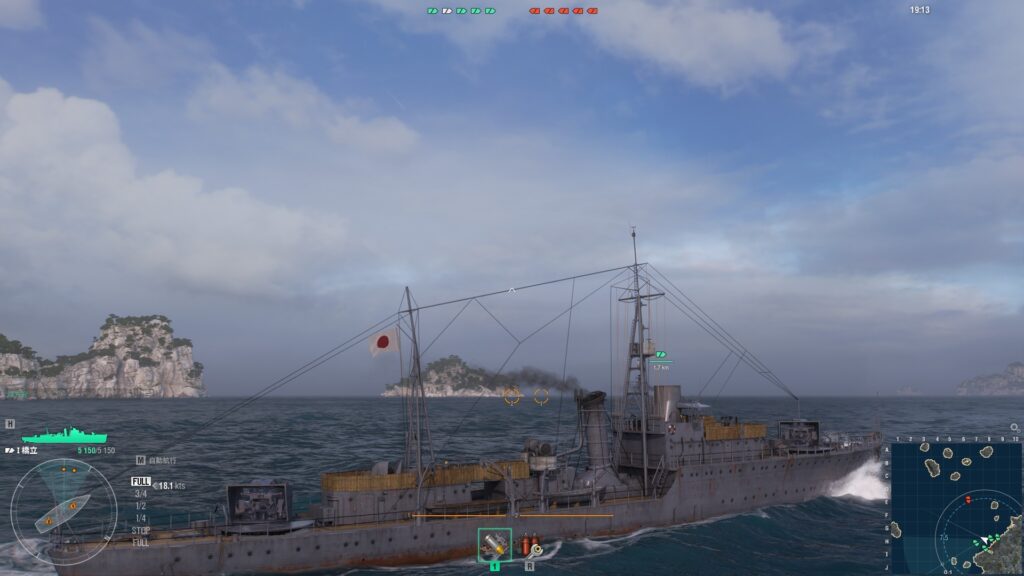Click the green ship silhouette status icon
Image resolution: width=1024 pixels, height=576 pixels.
pyautogui.click(x=64, y=435)
